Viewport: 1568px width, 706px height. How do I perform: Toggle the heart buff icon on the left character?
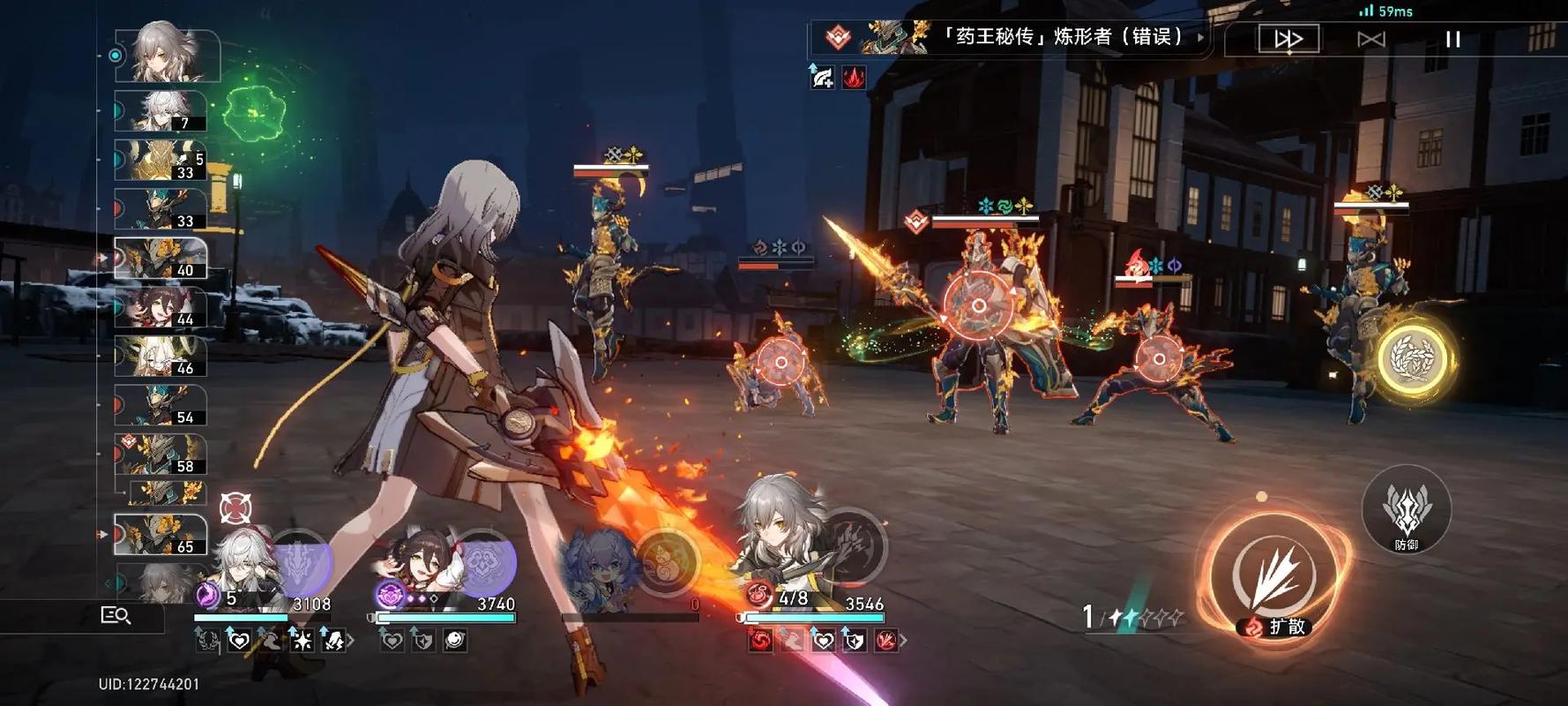pyautogui.click(x=239, y=642)
